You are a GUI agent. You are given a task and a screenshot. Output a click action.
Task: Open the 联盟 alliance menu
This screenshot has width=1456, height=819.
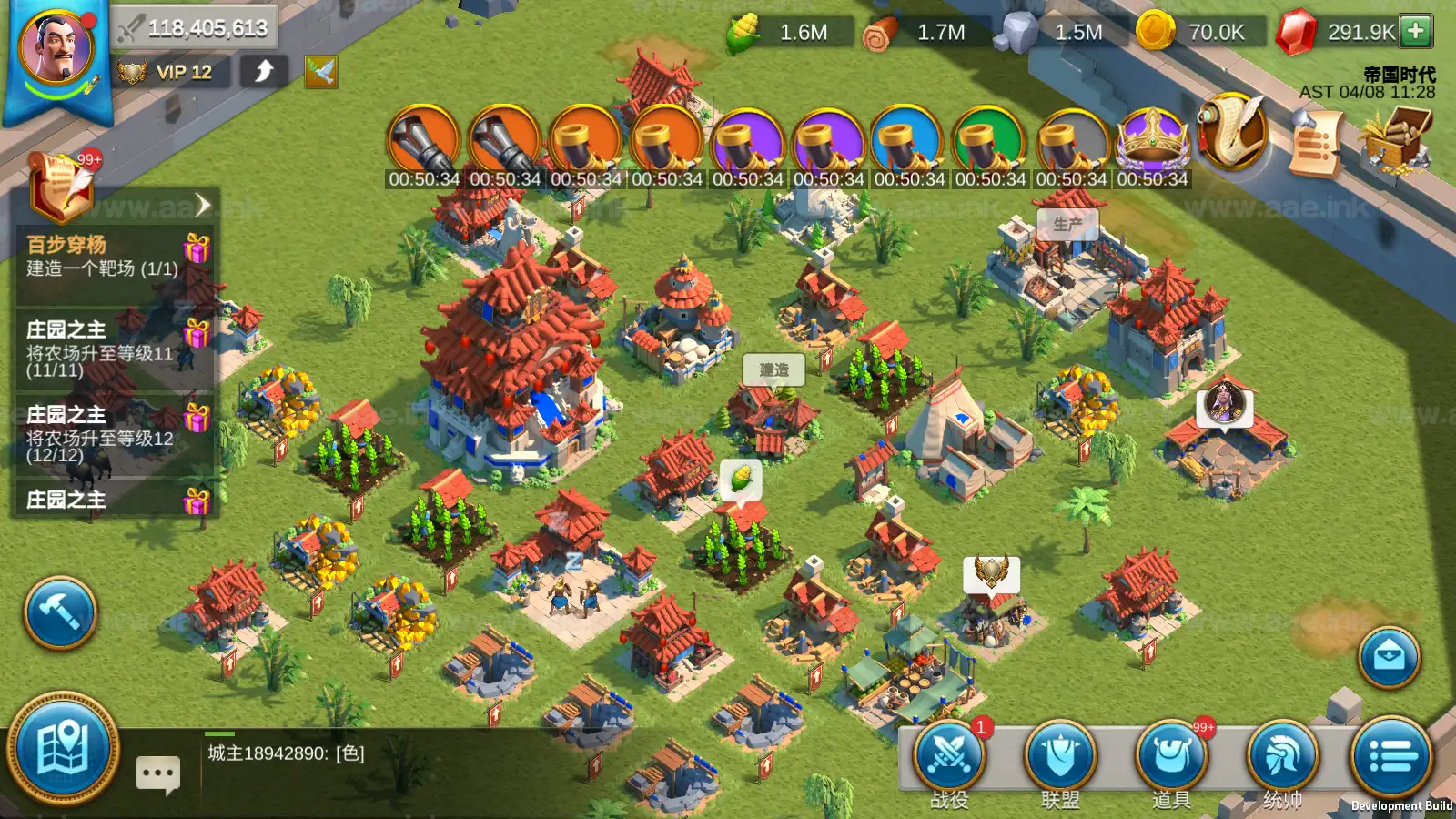1060,757
